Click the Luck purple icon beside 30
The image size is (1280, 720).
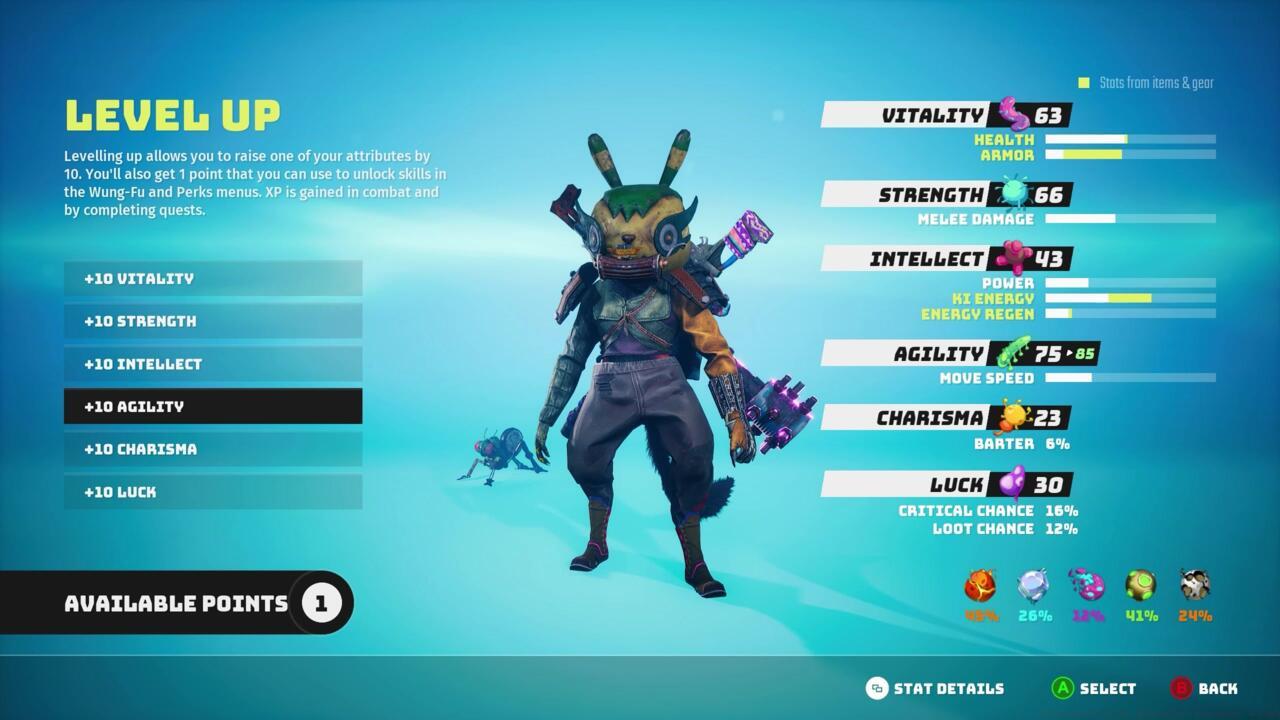tap(1013, 484)
